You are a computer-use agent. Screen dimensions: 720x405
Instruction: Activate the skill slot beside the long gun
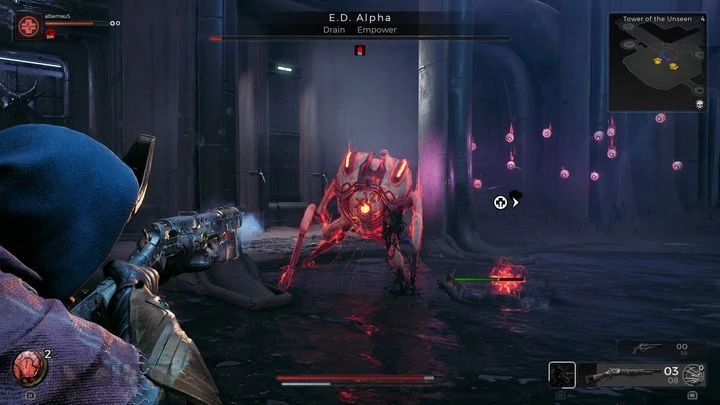562,375
